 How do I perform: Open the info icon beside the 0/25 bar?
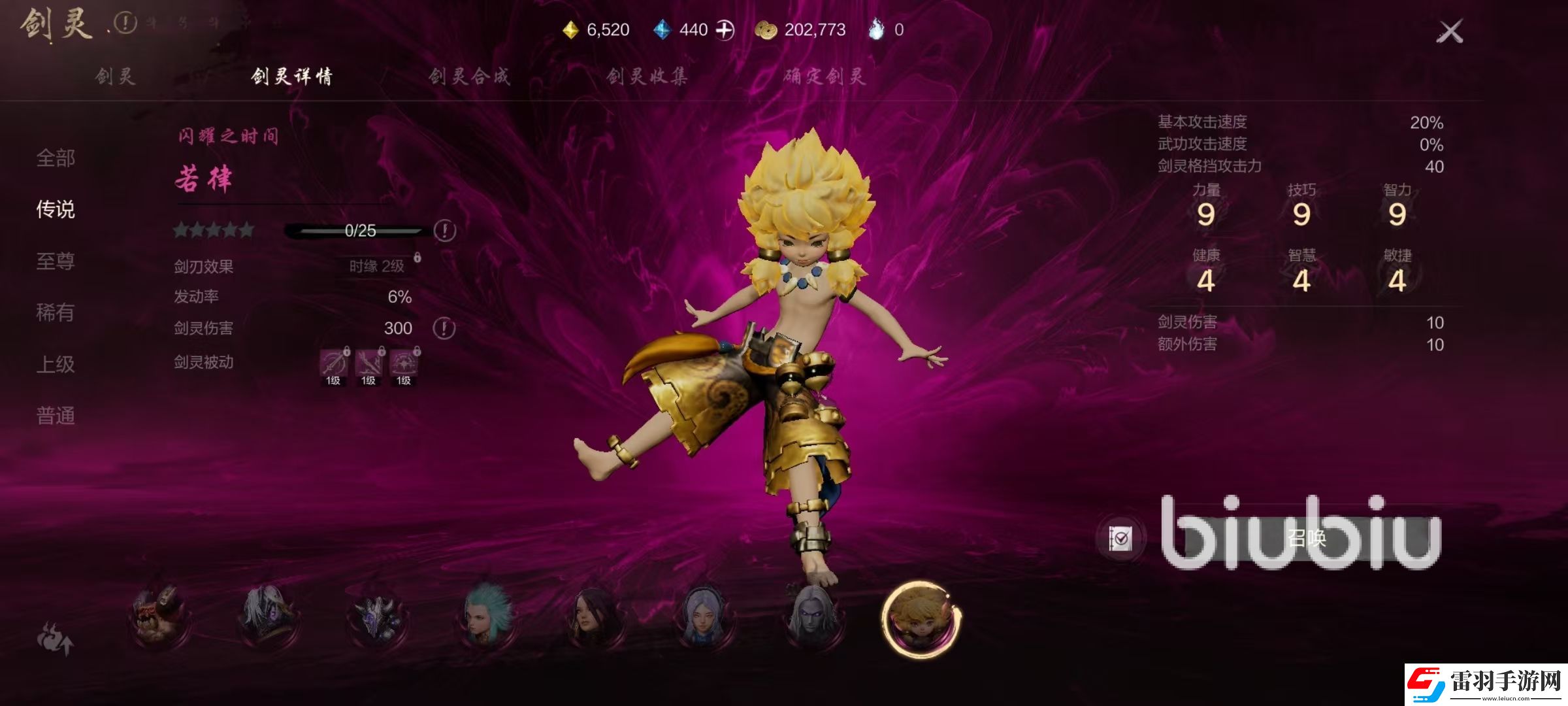pyautogui.click(x=445, y=230)
